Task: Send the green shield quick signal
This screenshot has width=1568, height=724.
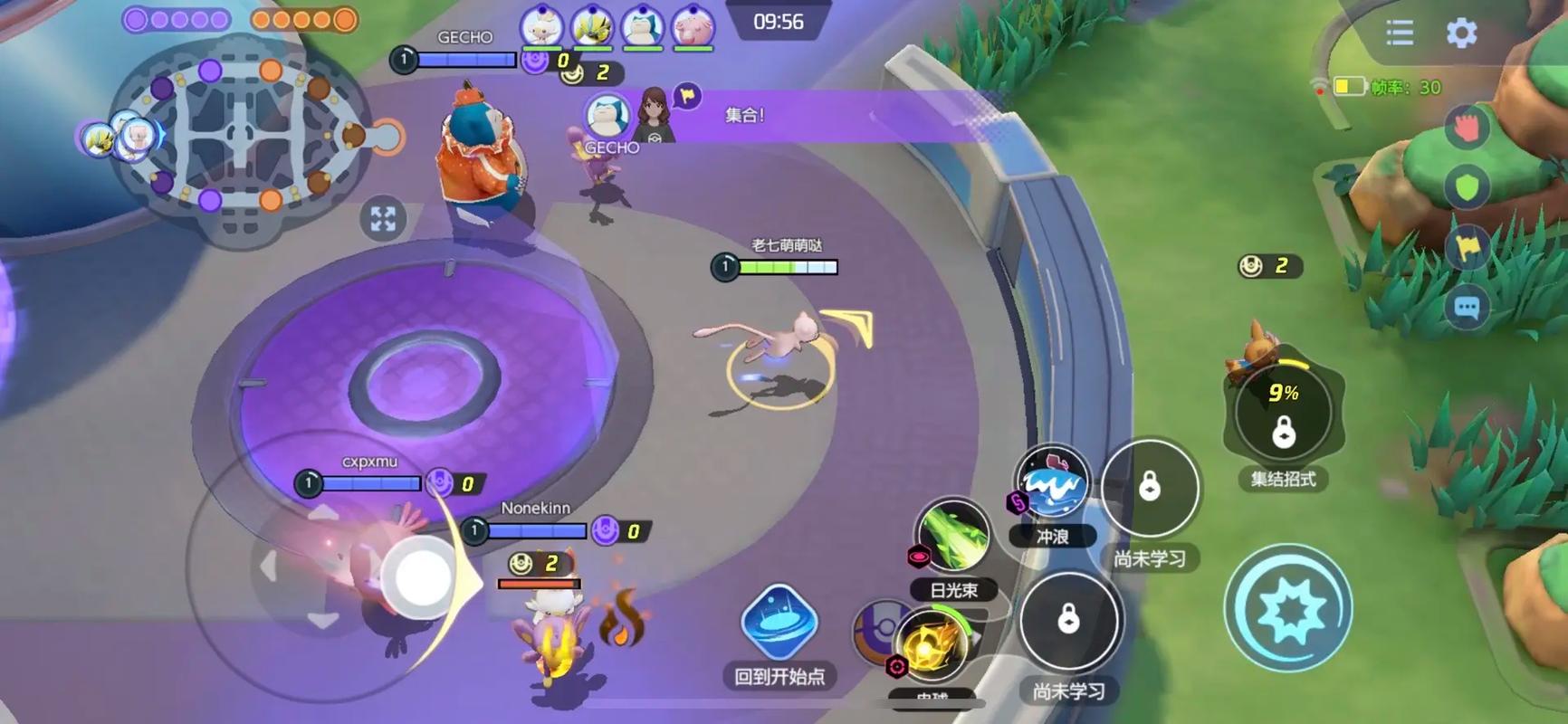Action: 1467,187
